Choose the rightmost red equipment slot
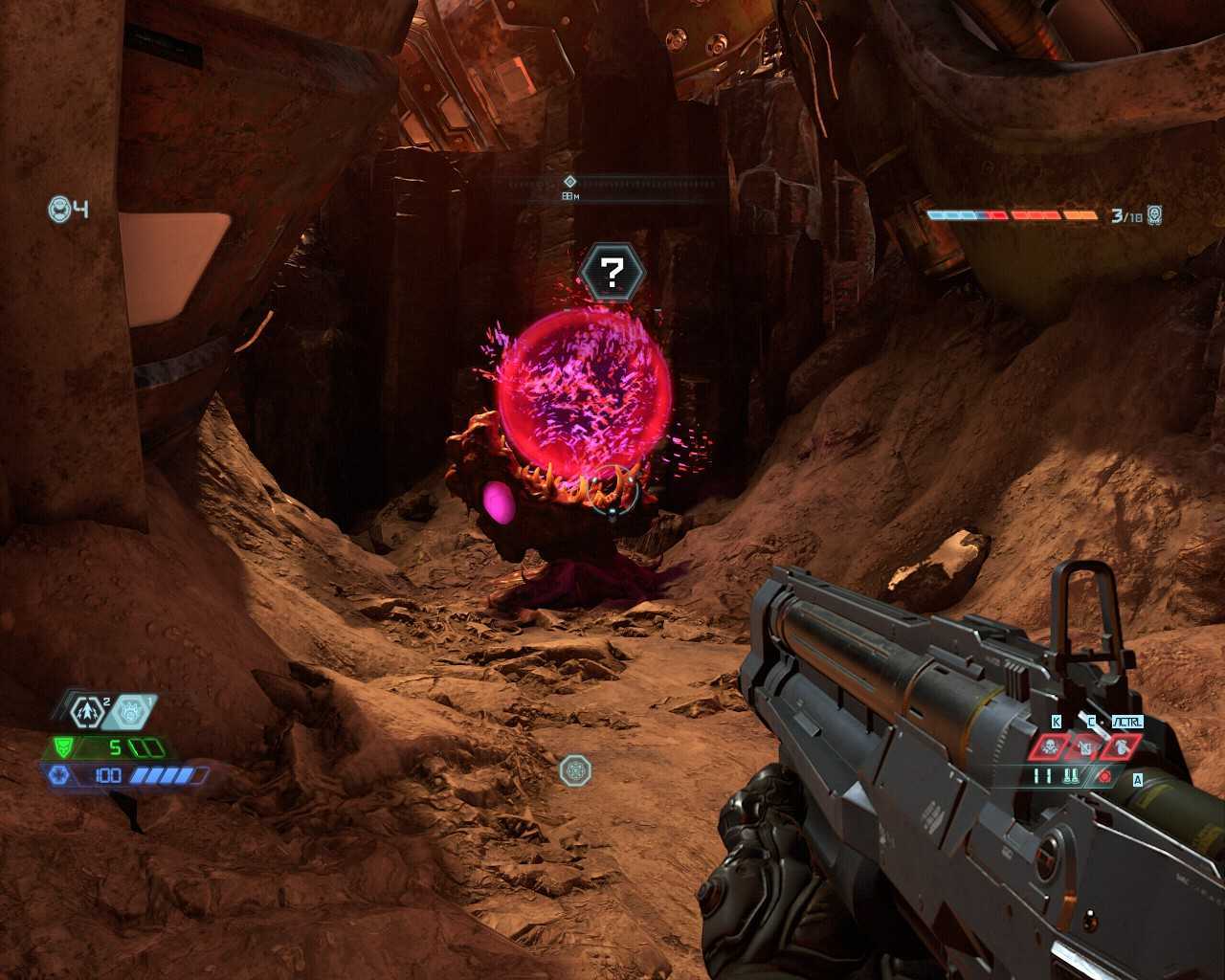Screen dimensions: 1225x980 pyautogui.click(x=1121, y=747)
